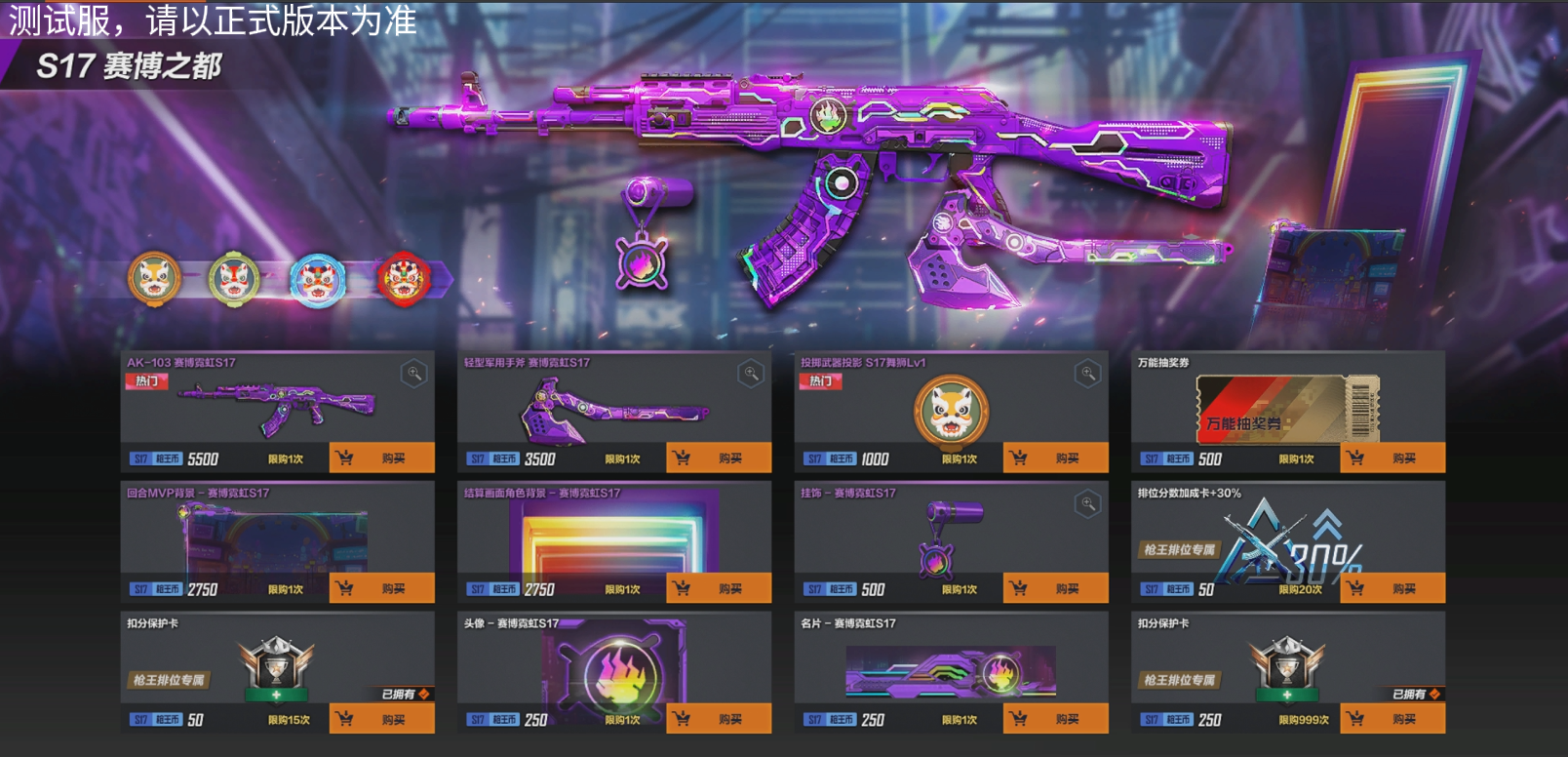
Task: Select the red lion dance badge
Action: click(403, 279)
